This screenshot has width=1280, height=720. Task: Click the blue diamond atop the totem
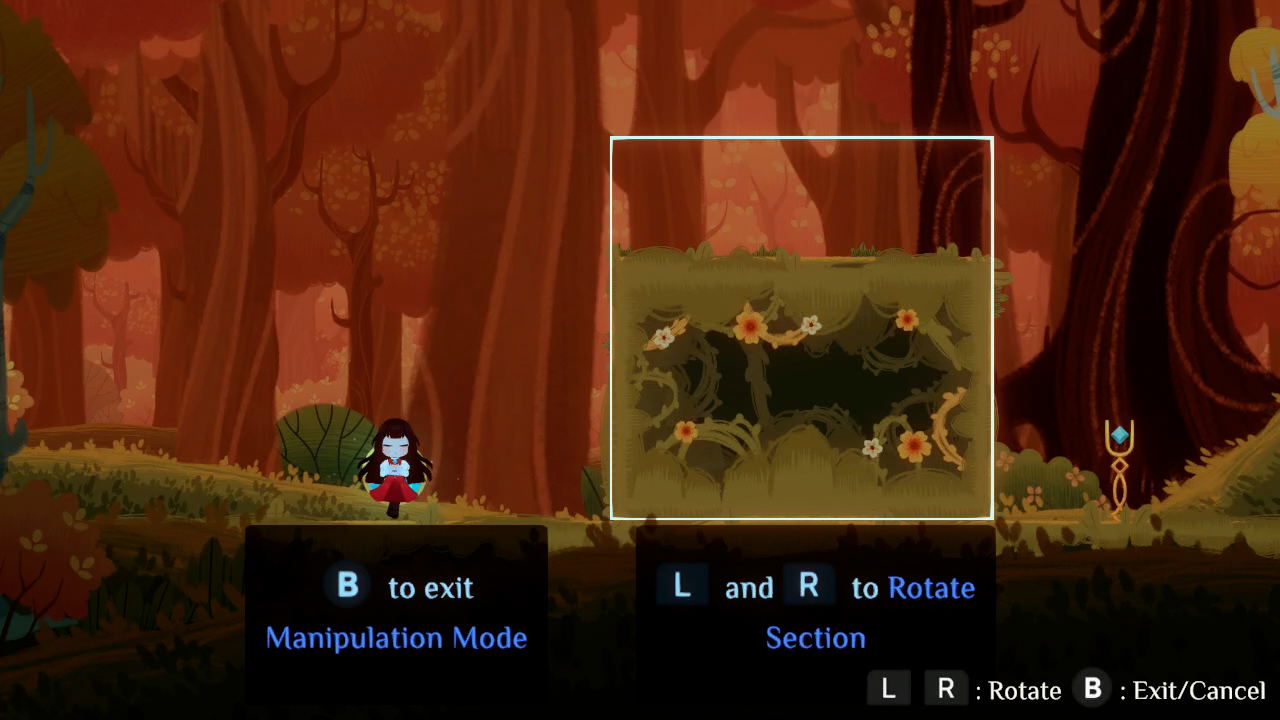coord(1119,434)
